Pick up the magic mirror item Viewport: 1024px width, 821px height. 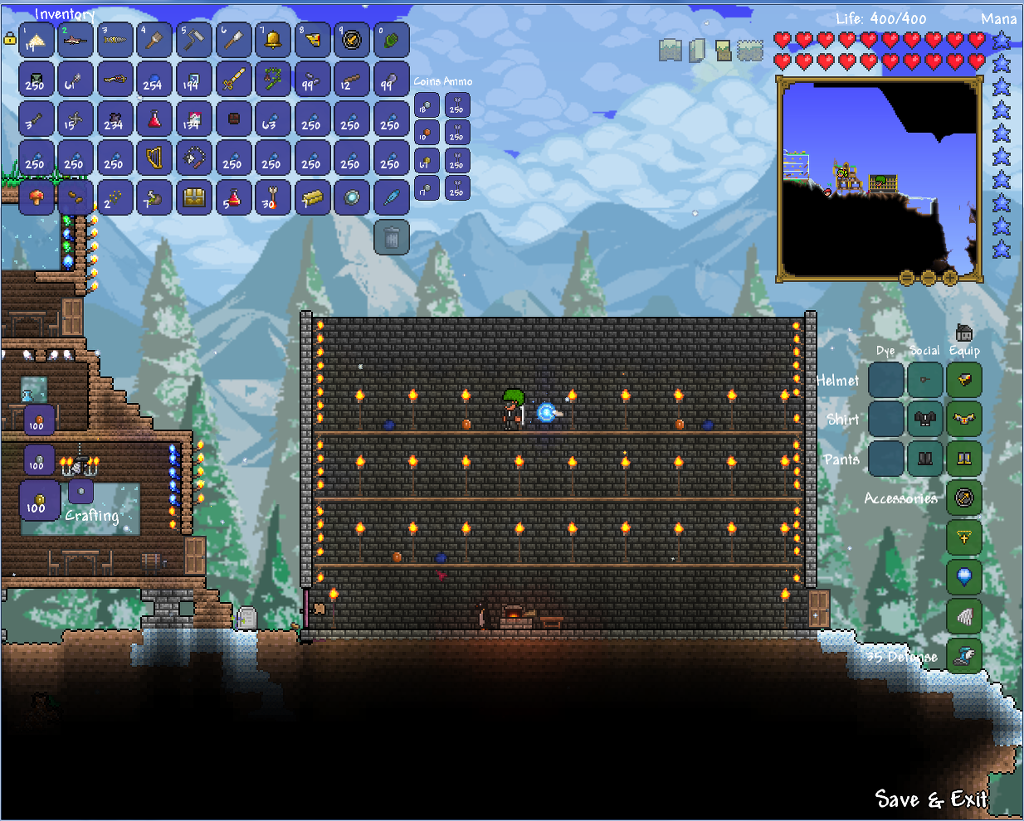(x=351, y=198)
